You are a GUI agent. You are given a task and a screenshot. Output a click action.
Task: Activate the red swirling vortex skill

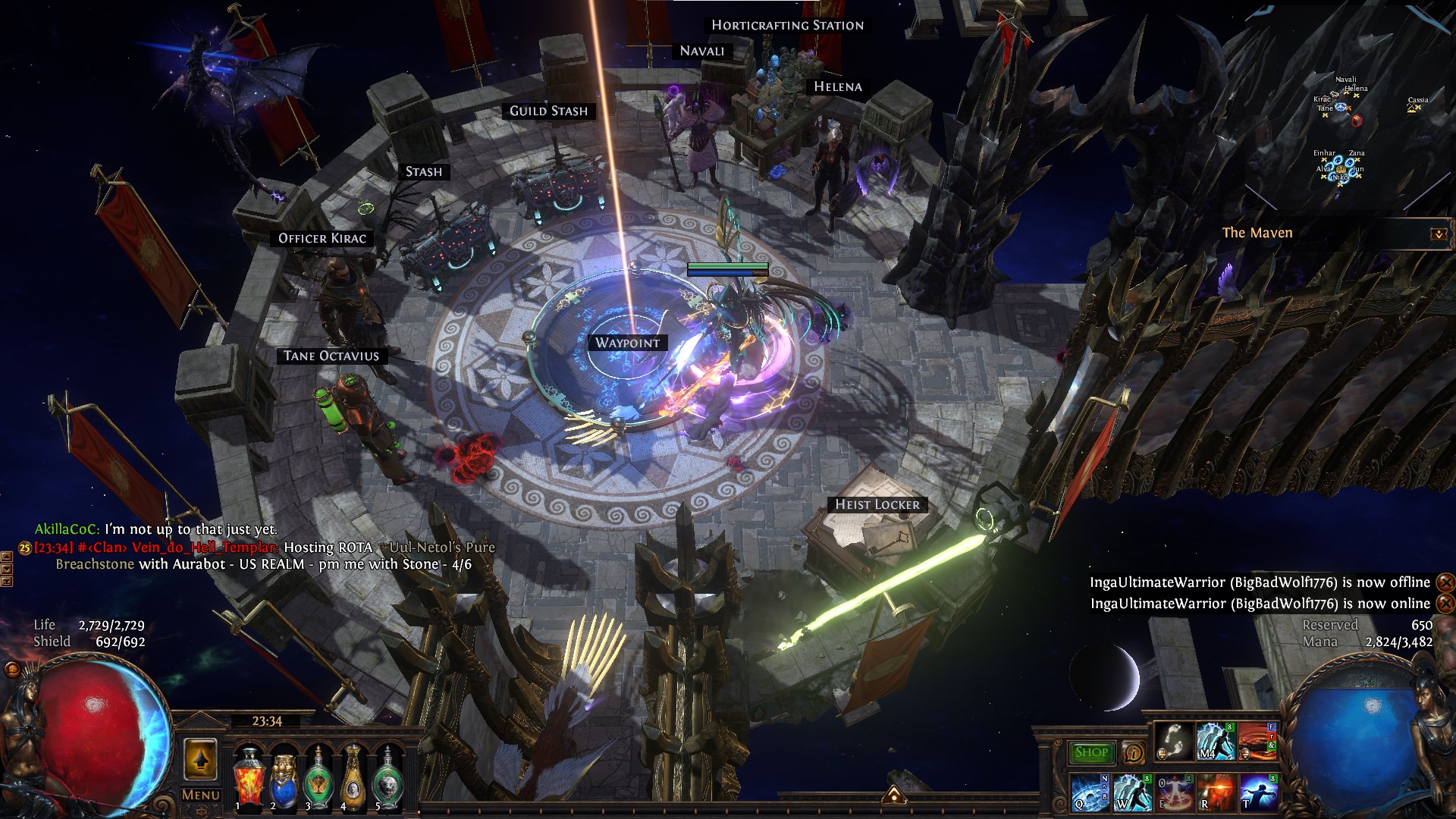1257,741
